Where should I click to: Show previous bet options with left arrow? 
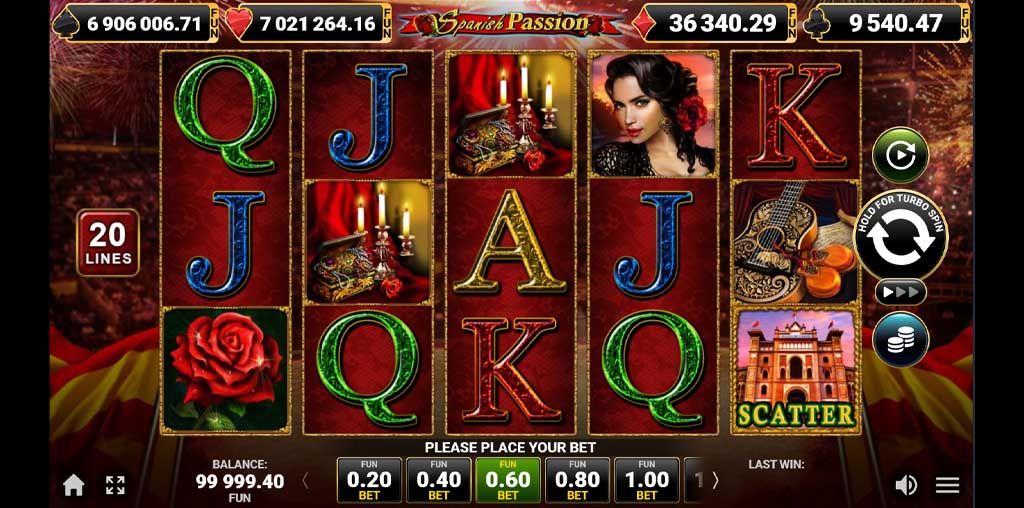click(306, 481)
